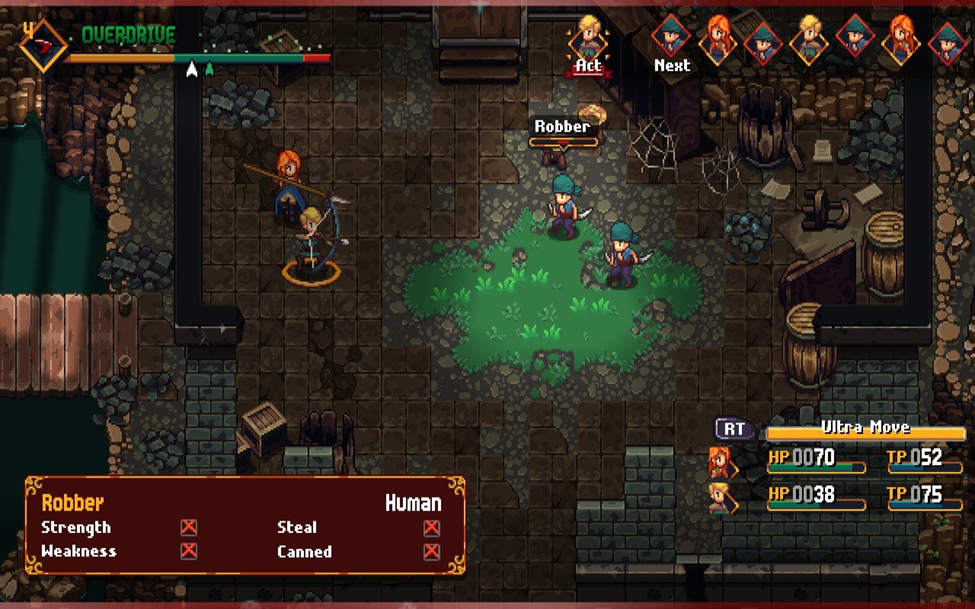
Task: Choose the red-haired party member's status portrait
Action: point(720,462)
